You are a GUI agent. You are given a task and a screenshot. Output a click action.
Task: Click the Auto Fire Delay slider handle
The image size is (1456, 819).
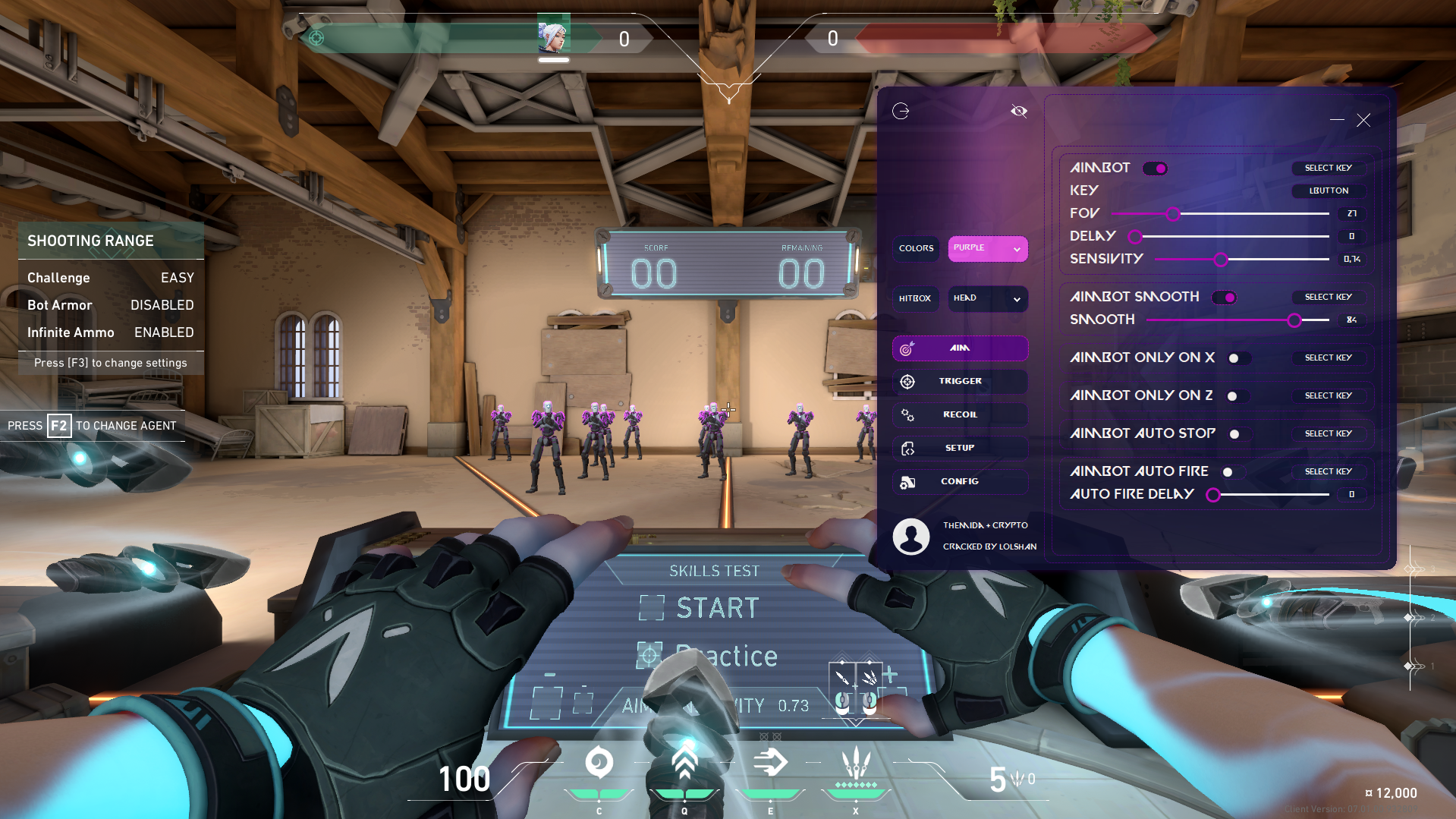pyautogui.click(x=1213, y=495)
